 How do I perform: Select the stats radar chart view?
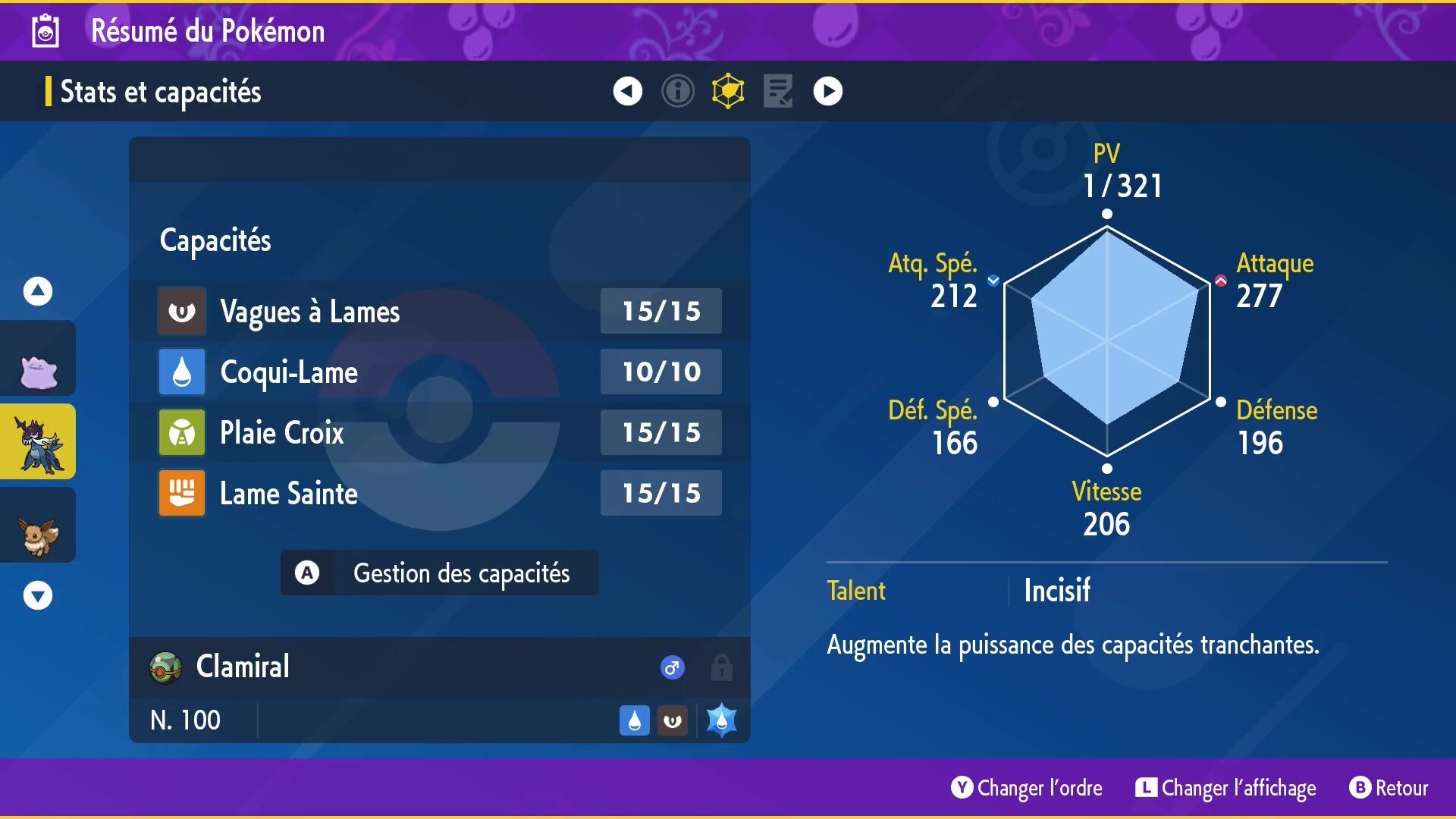pos(727,90)
